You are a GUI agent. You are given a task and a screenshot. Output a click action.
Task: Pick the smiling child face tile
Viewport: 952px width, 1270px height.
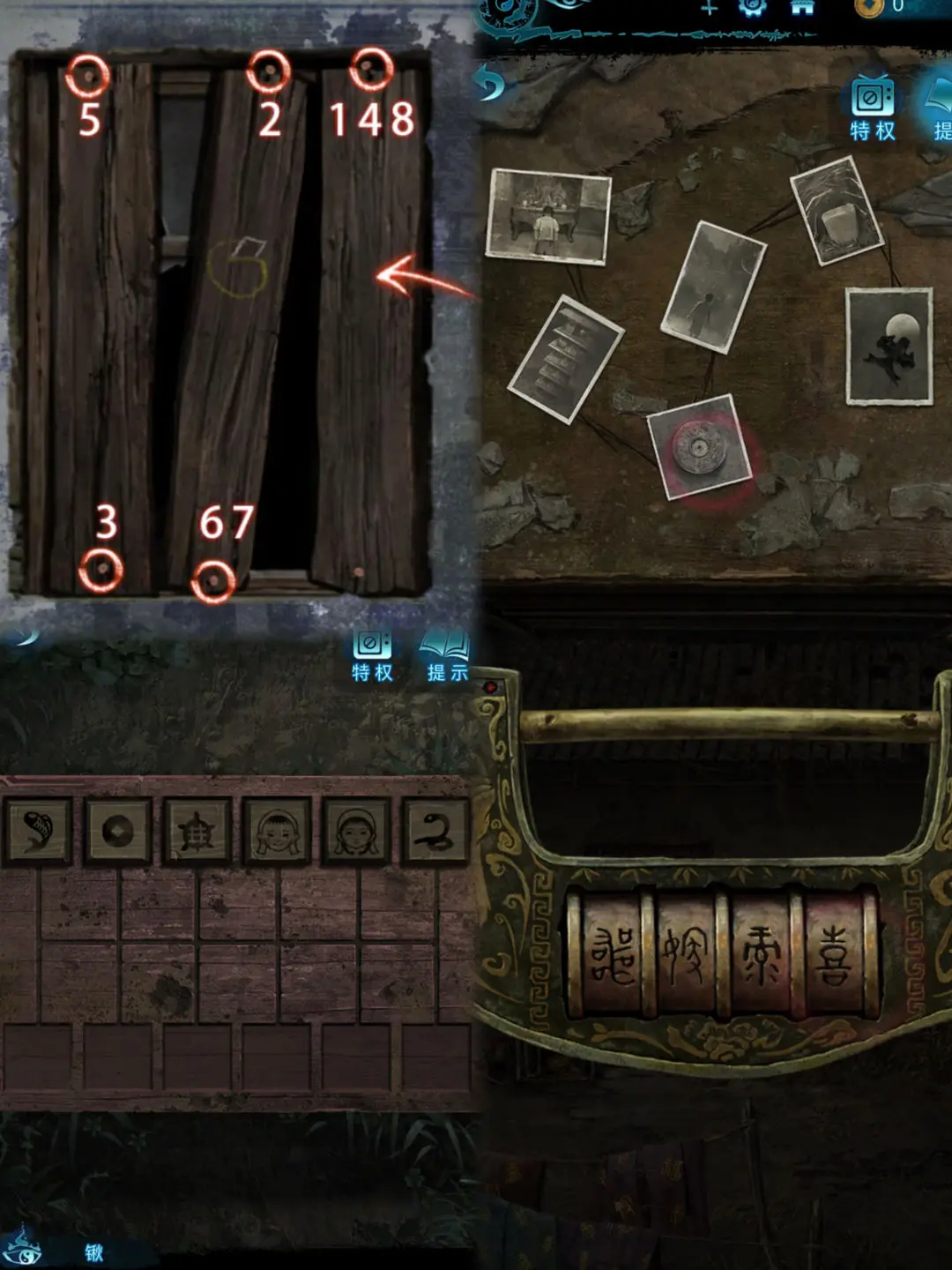(276, 830)
